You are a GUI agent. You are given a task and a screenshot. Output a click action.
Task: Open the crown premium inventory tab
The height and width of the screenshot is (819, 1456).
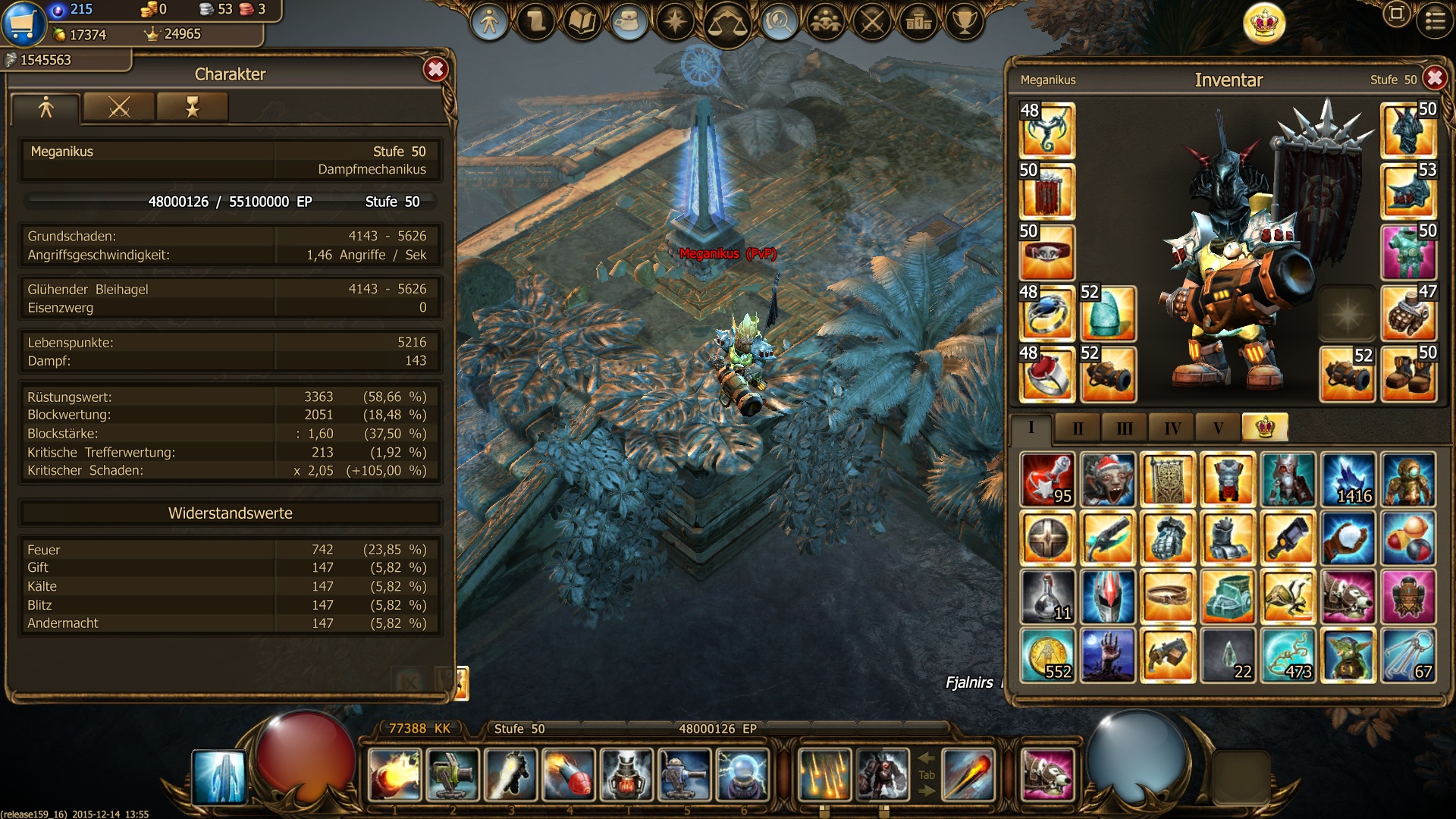[1264, 428]
